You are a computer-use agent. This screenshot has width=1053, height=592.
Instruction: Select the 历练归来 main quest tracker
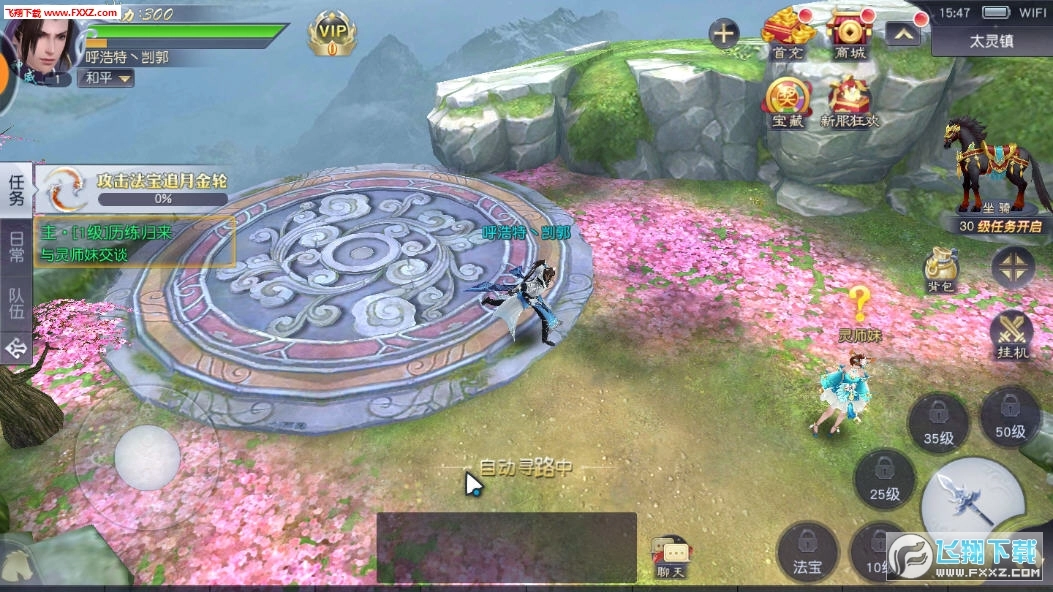point(135,242)
